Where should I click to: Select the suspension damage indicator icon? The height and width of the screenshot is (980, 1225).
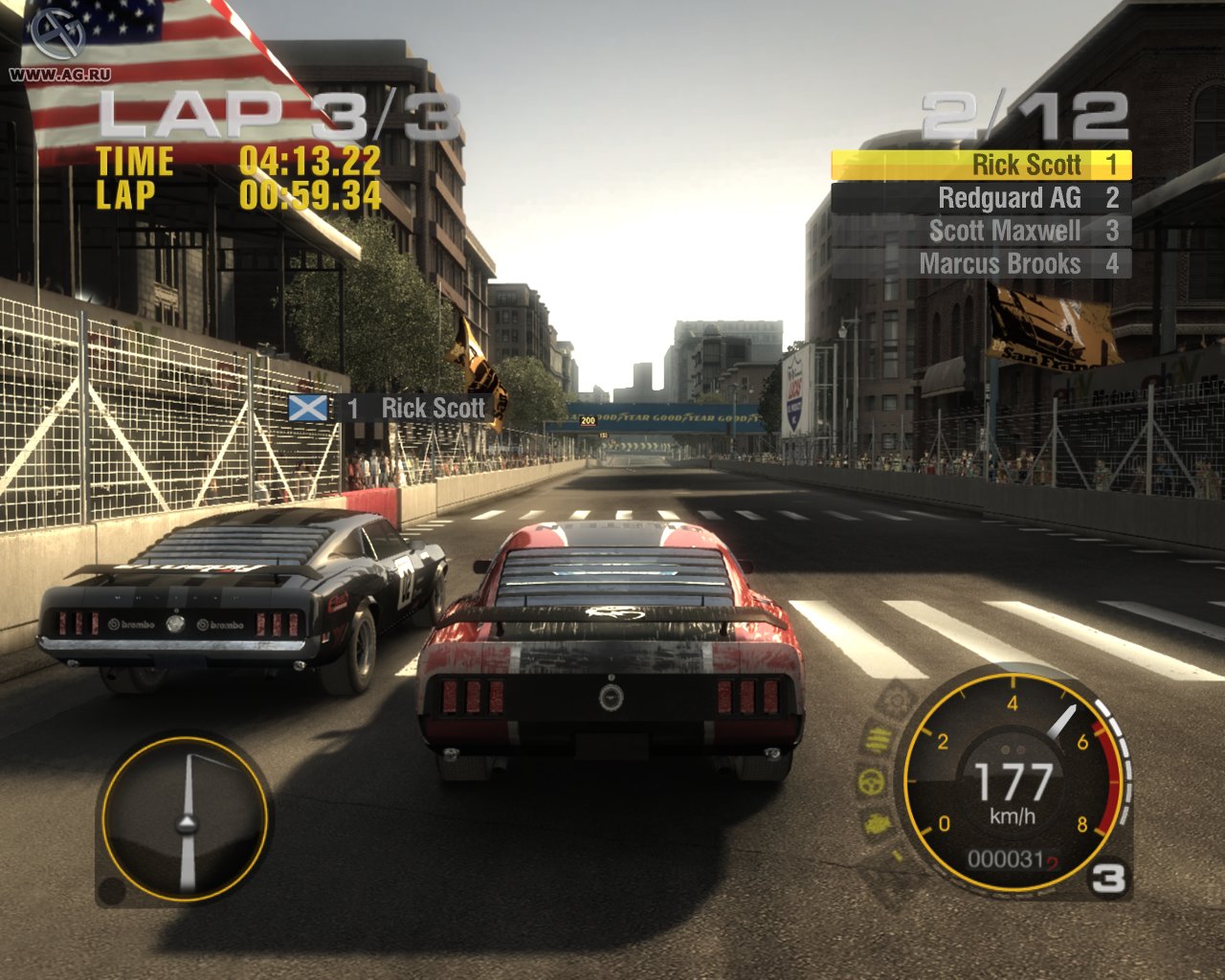879,739
